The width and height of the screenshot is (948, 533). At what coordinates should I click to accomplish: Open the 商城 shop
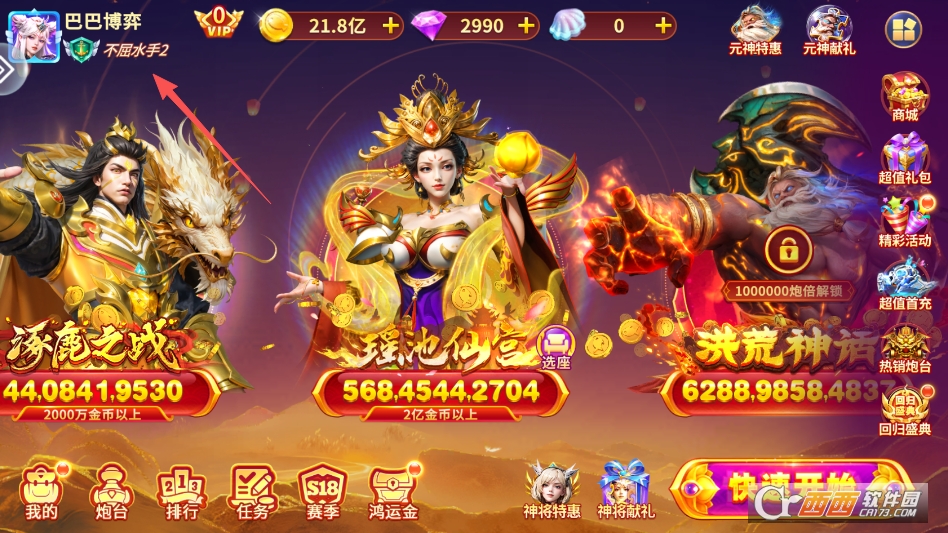(x=905, y=97)
